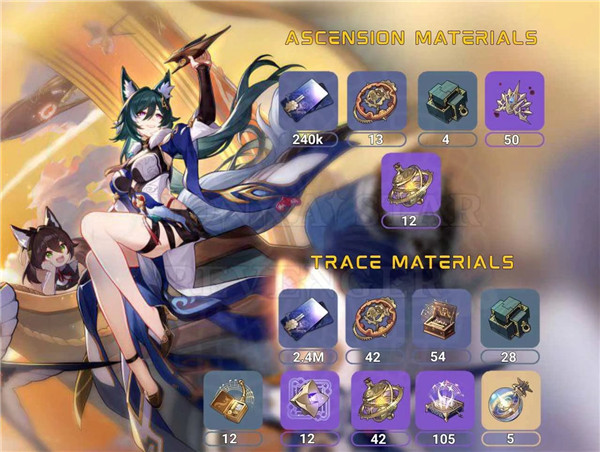Viewport: 600px width, 452px height.
Task: Select the golden box trace material
Action: click(233, 400)
